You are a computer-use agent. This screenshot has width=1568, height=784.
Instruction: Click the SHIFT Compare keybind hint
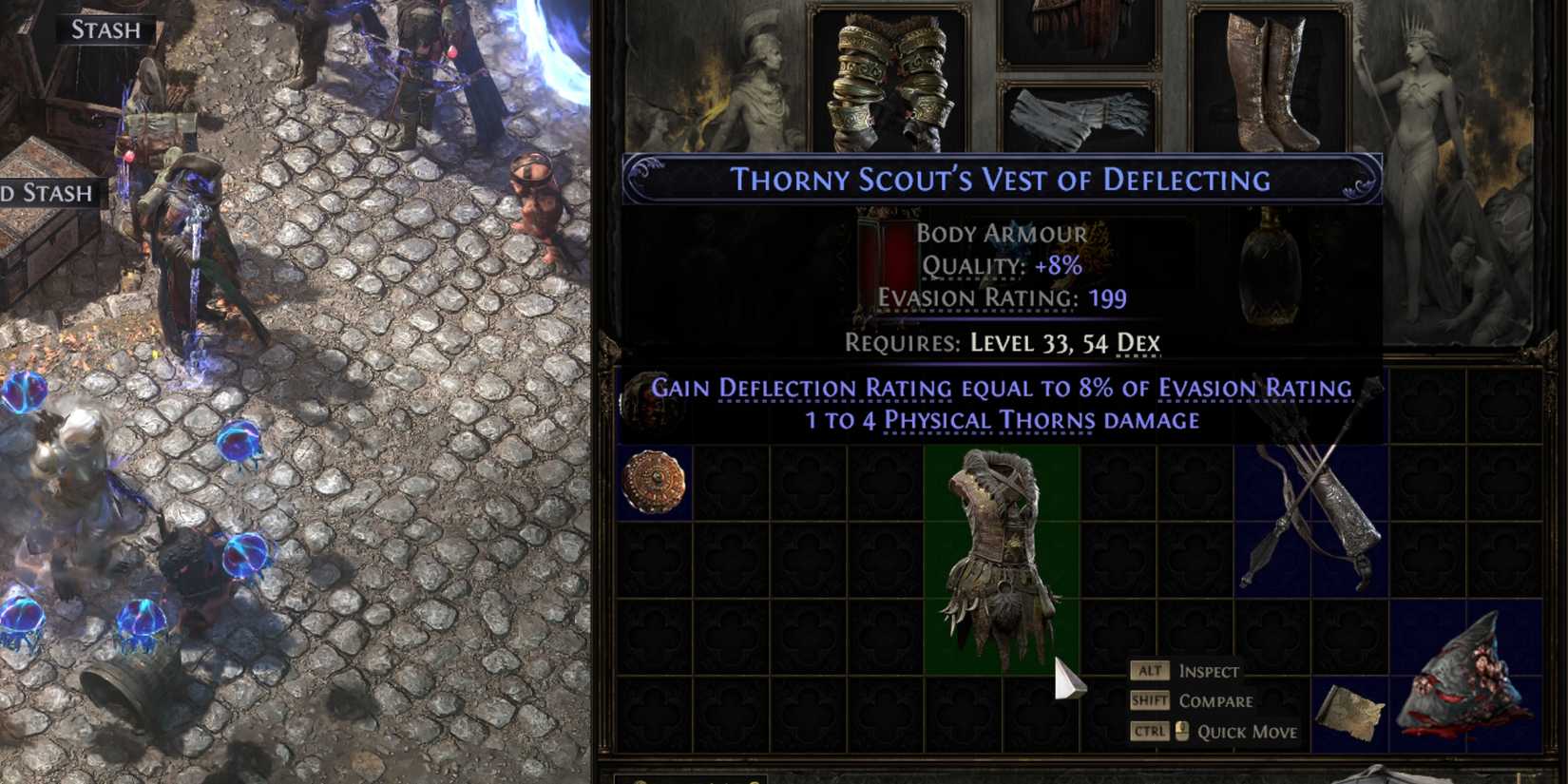(x=1195, y=701)
